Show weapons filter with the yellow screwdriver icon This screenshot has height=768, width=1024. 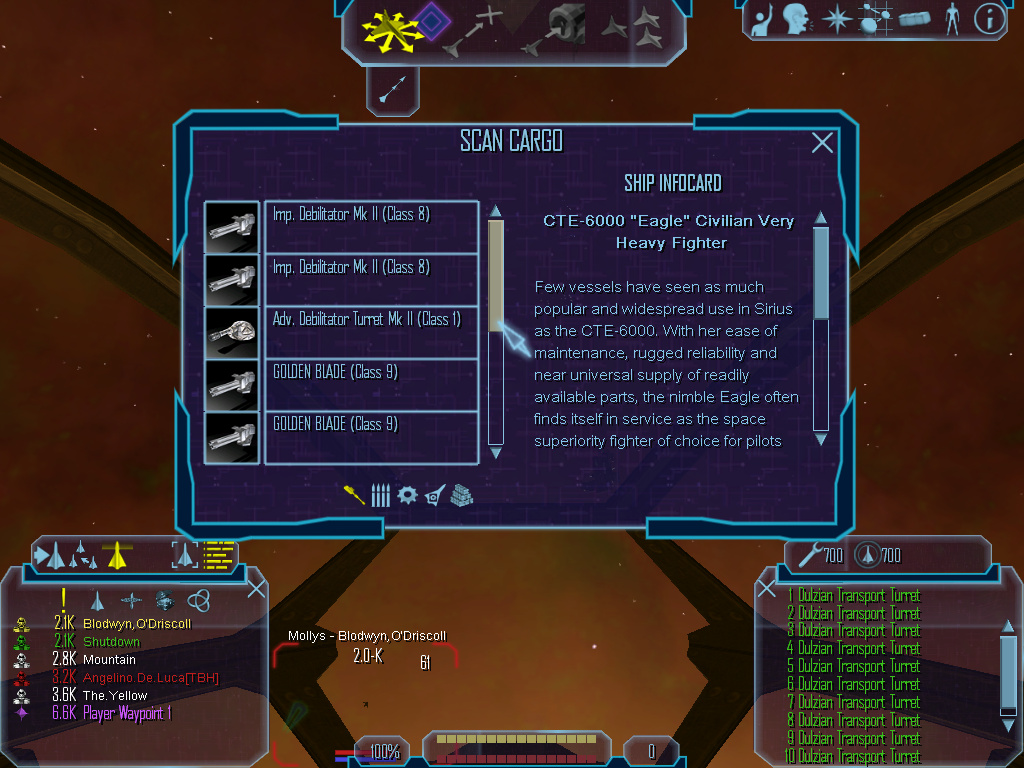click(354, 495)
